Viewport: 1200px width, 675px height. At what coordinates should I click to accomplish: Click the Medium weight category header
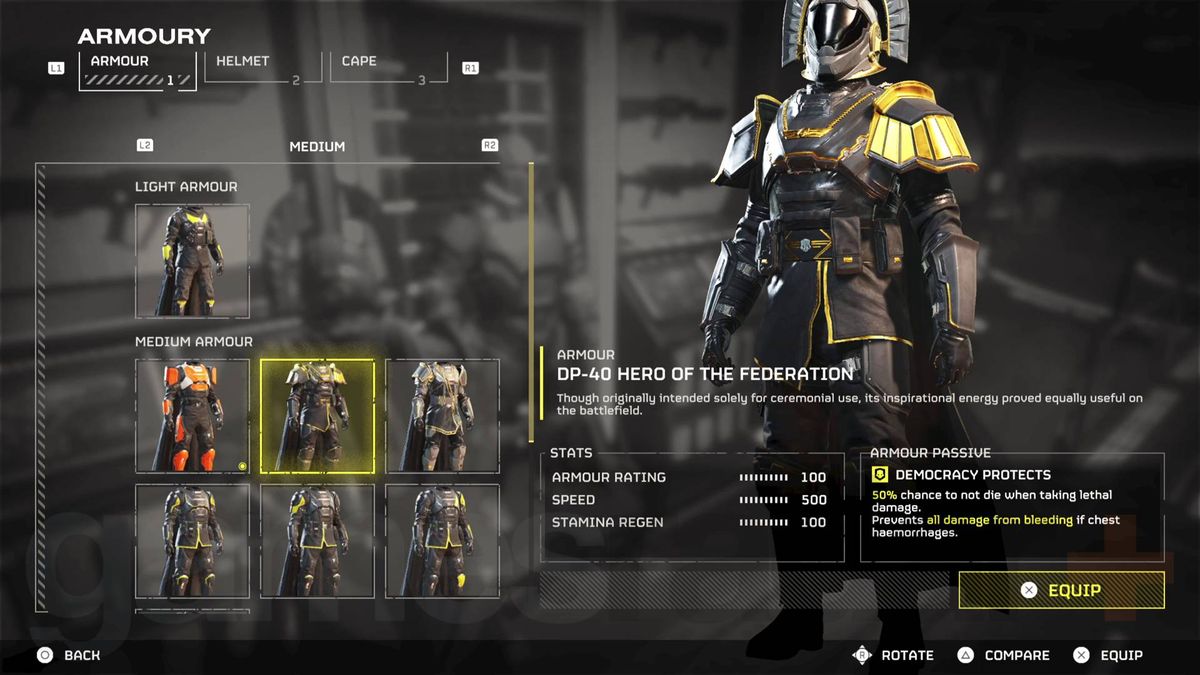click(317, 146)
